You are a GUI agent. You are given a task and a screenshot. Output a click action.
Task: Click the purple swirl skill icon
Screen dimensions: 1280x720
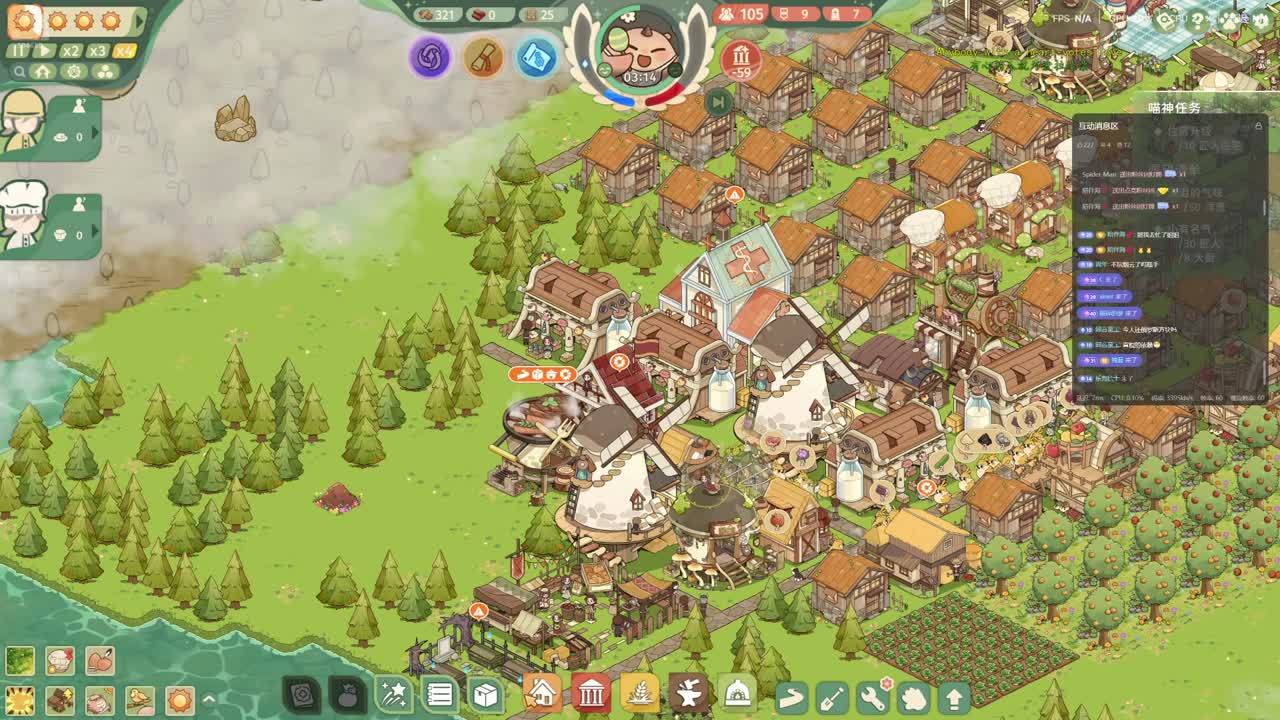tap(430, 57)
